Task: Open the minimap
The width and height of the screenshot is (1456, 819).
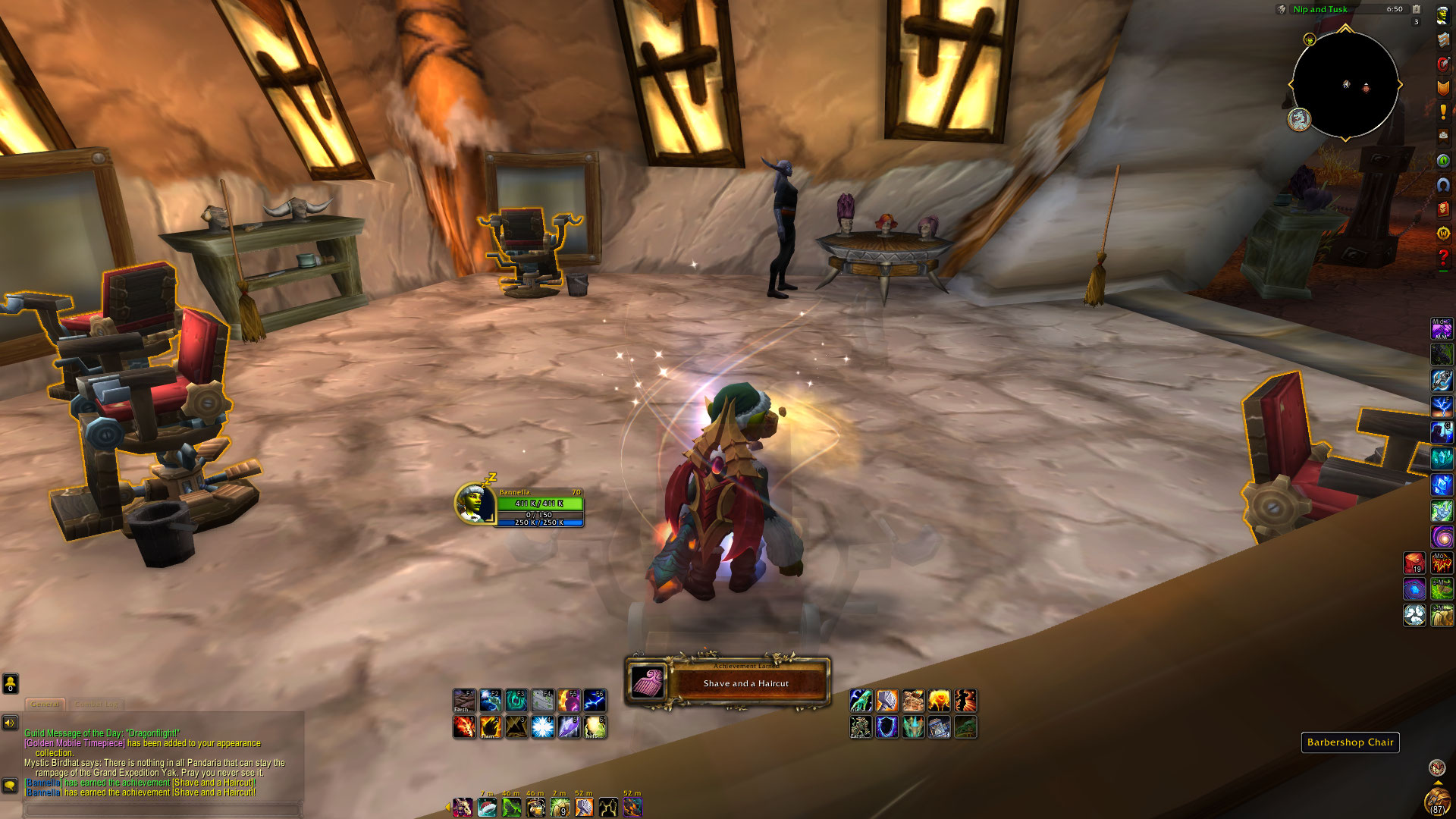Action: [1345, 85]
